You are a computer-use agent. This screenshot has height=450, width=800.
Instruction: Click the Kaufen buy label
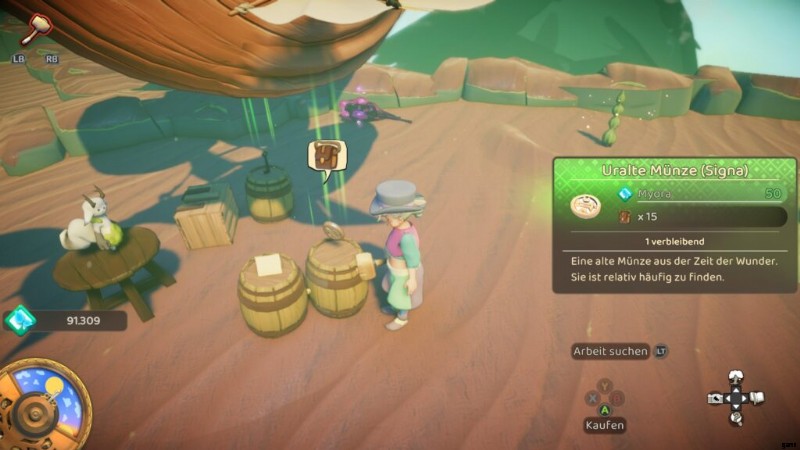point(605,425)
